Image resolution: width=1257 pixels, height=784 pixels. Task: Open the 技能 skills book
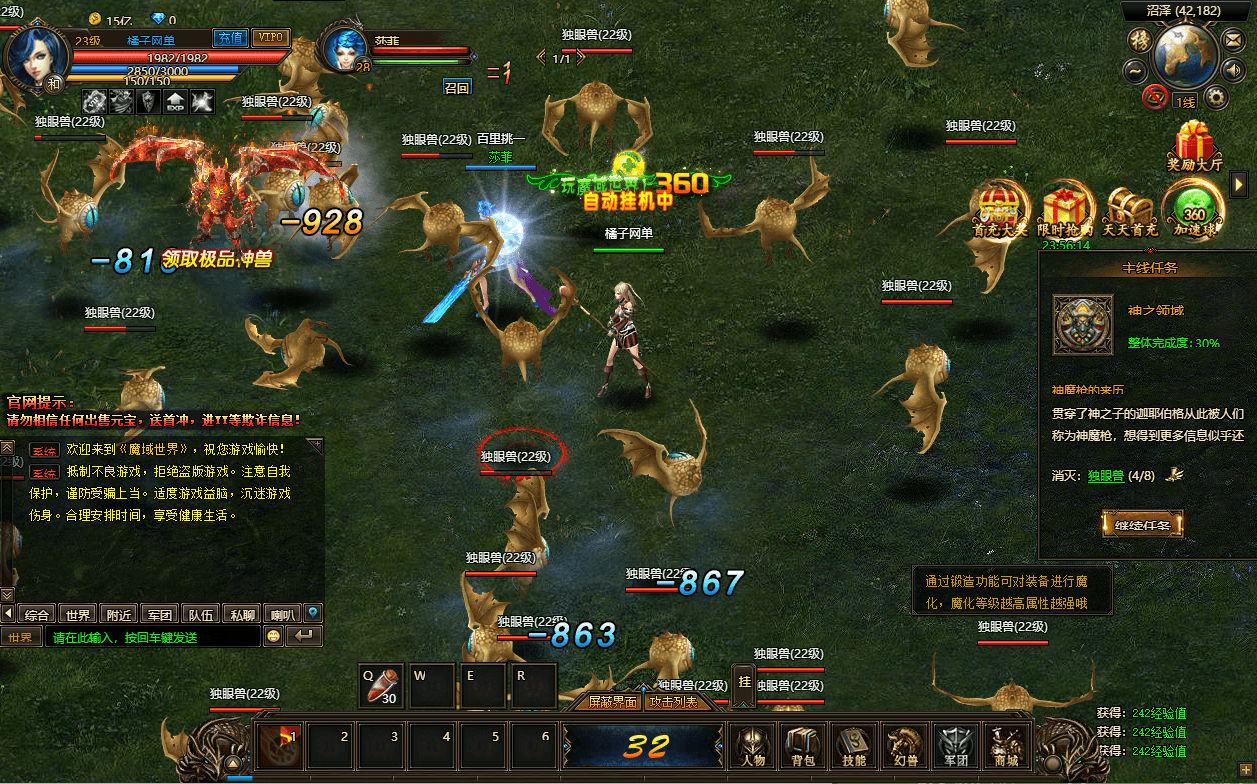853,745
